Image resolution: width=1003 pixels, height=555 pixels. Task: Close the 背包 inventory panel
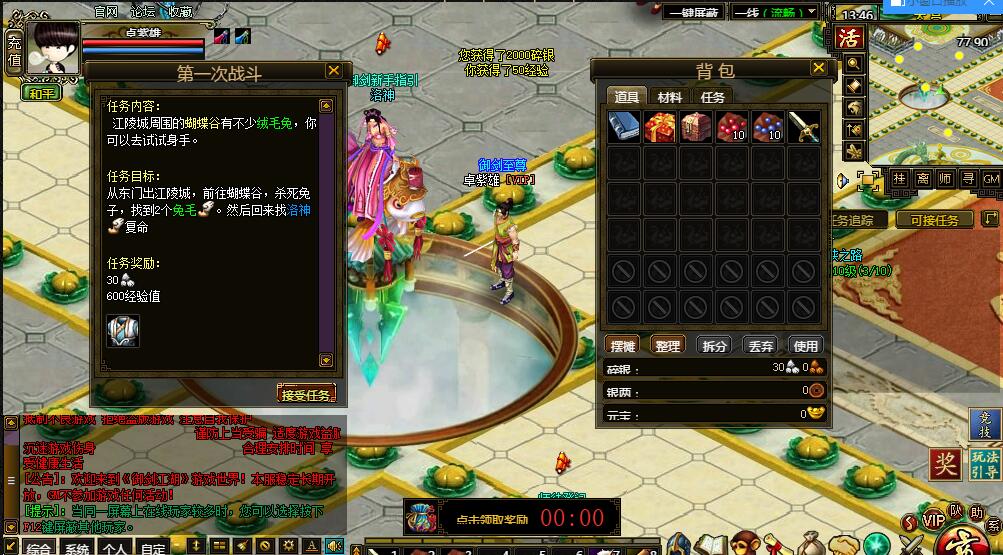819,68
